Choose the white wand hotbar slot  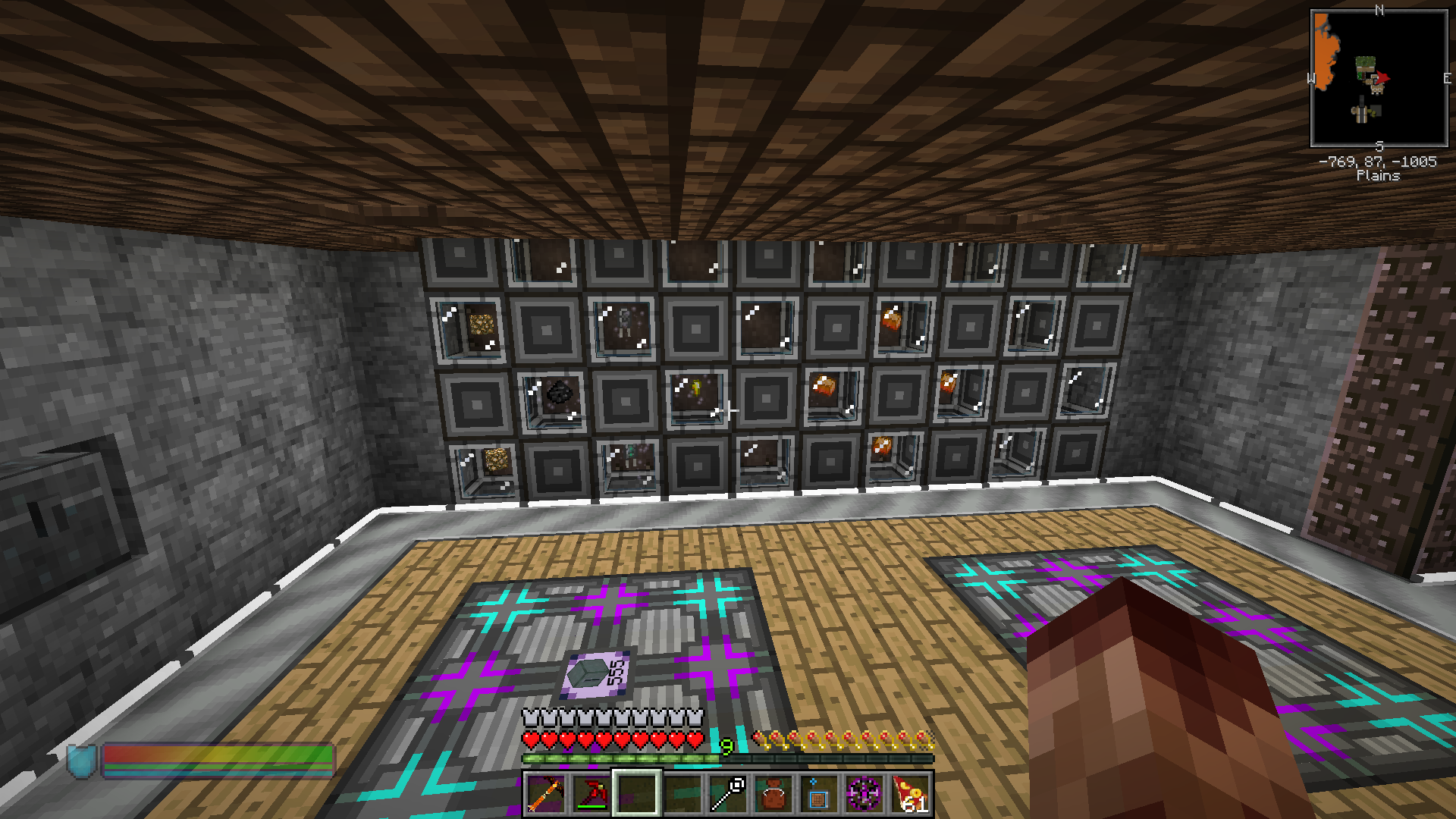727,794
